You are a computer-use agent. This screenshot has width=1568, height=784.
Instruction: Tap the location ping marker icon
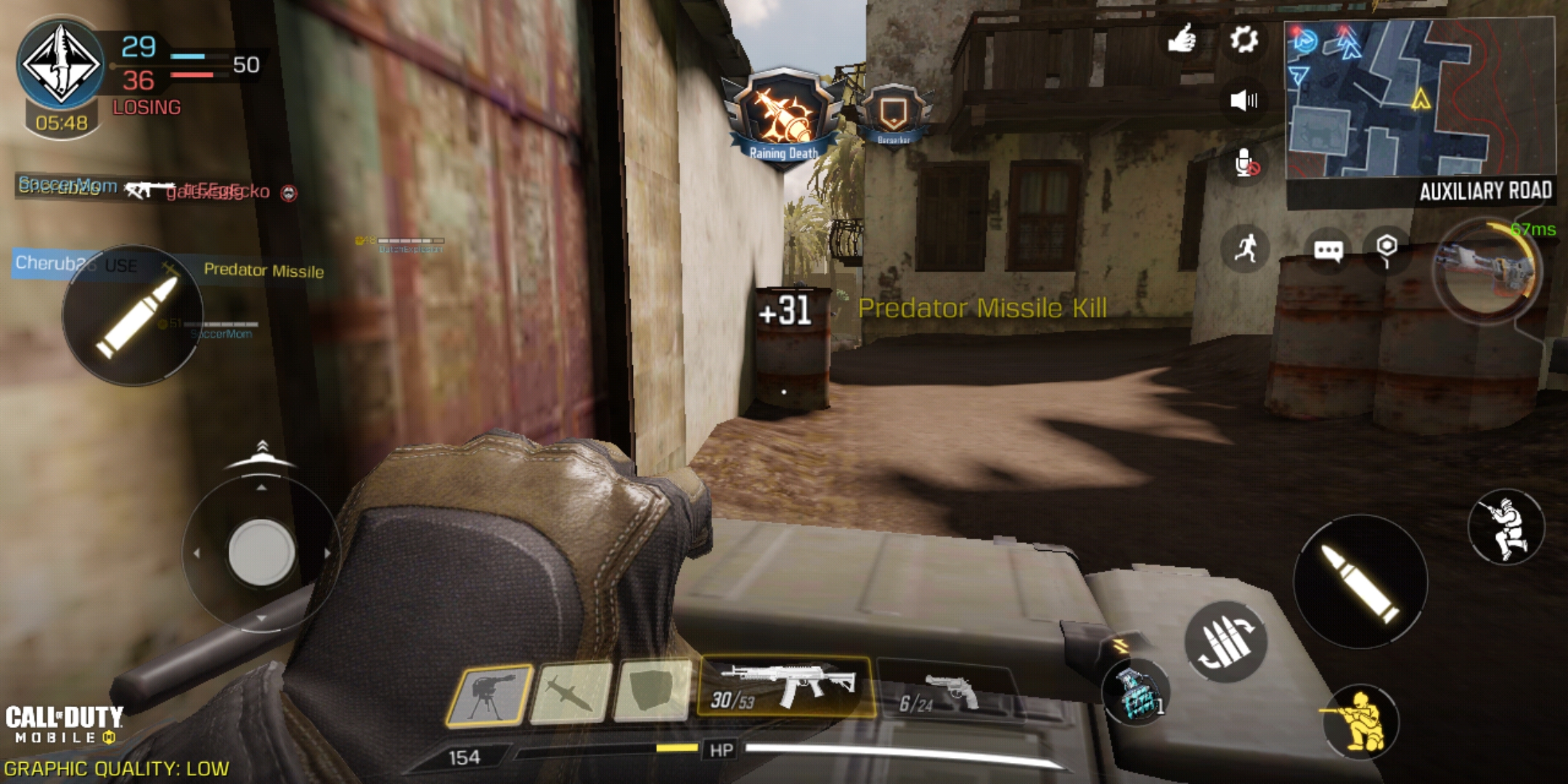point(1387,248)
